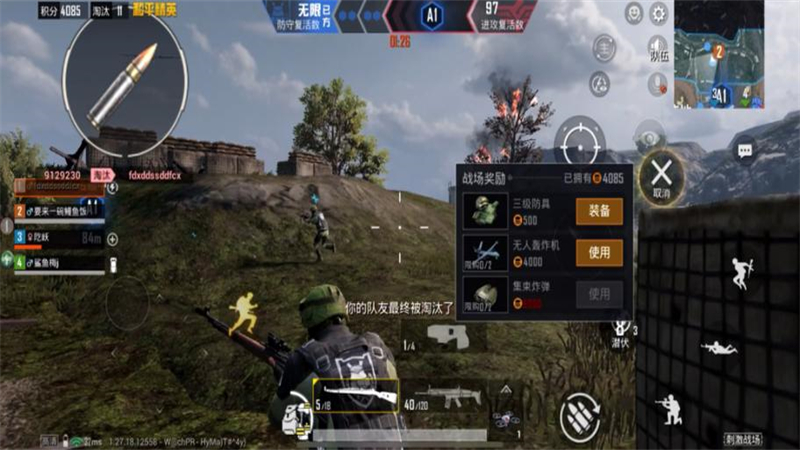
Task: Tap the jump stance icon
Action: click(x=741, y=273)
